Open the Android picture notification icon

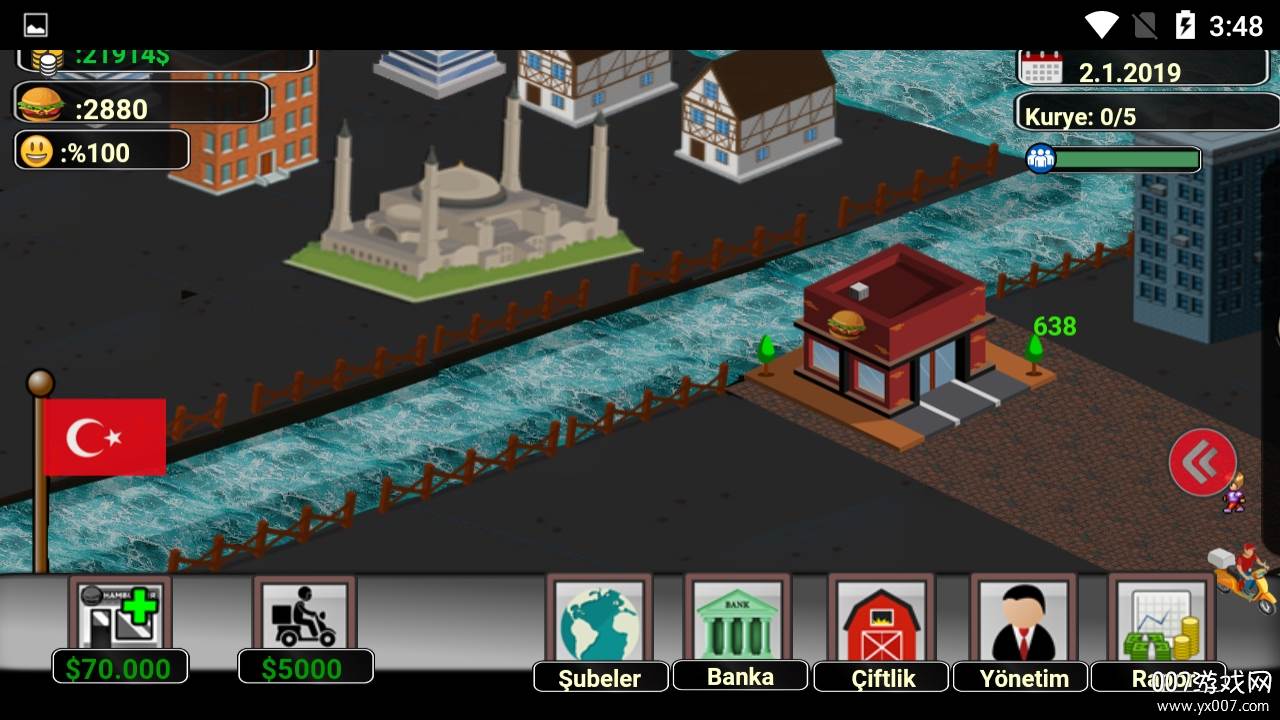[x=35, y=25]
